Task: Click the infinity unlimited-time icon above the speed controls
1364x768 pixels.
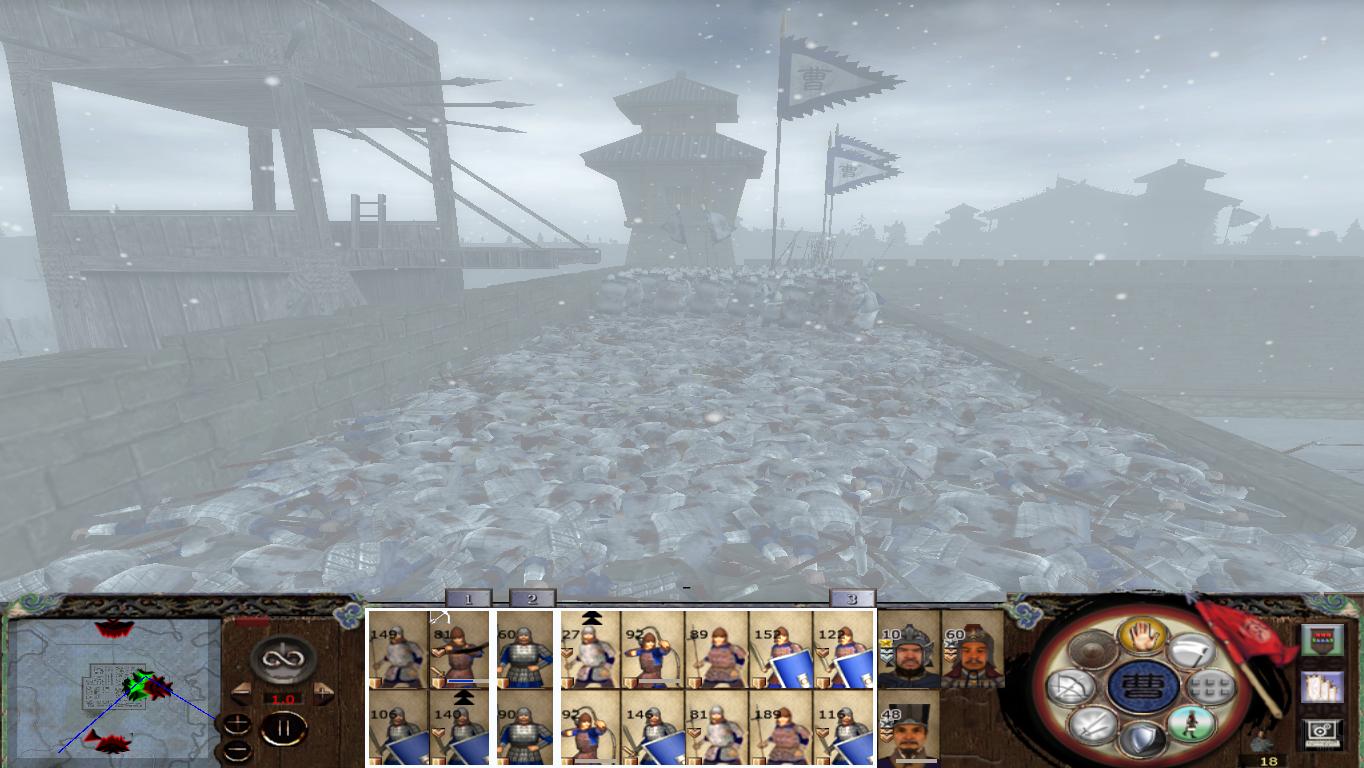Action: 281,660
